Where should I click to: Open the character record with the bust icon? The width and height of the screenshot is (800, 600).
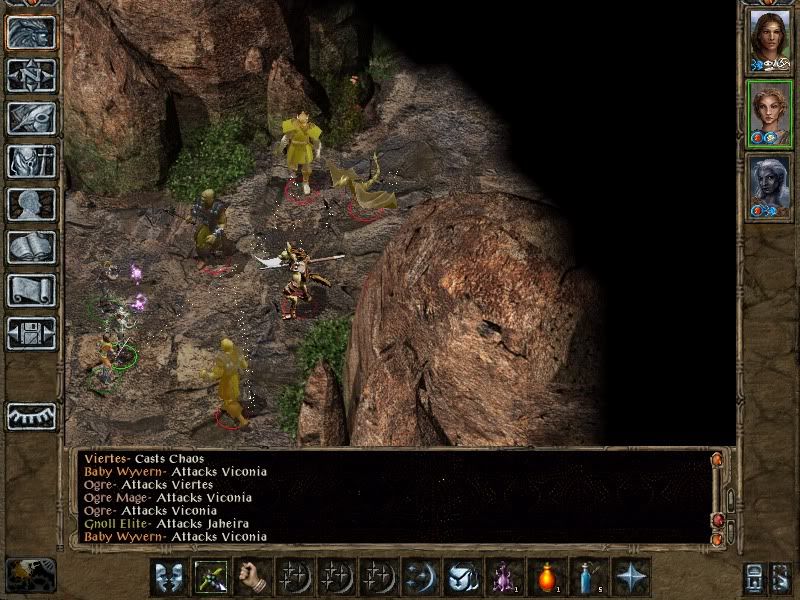pos(31,204)
